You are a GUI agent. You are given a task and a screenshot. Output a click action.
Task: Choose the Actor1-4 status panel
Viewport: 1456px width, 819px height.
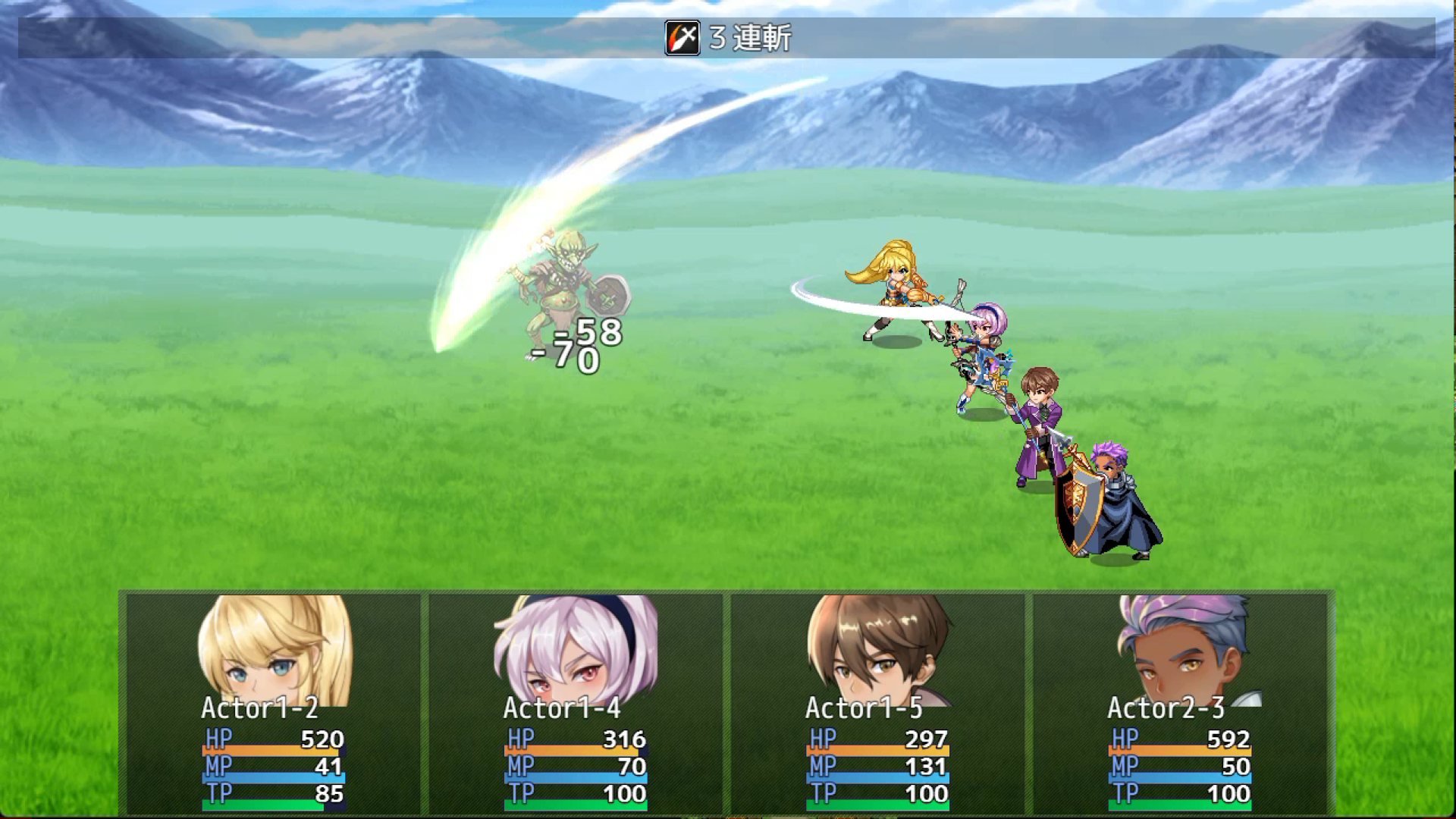click(576, 701)
